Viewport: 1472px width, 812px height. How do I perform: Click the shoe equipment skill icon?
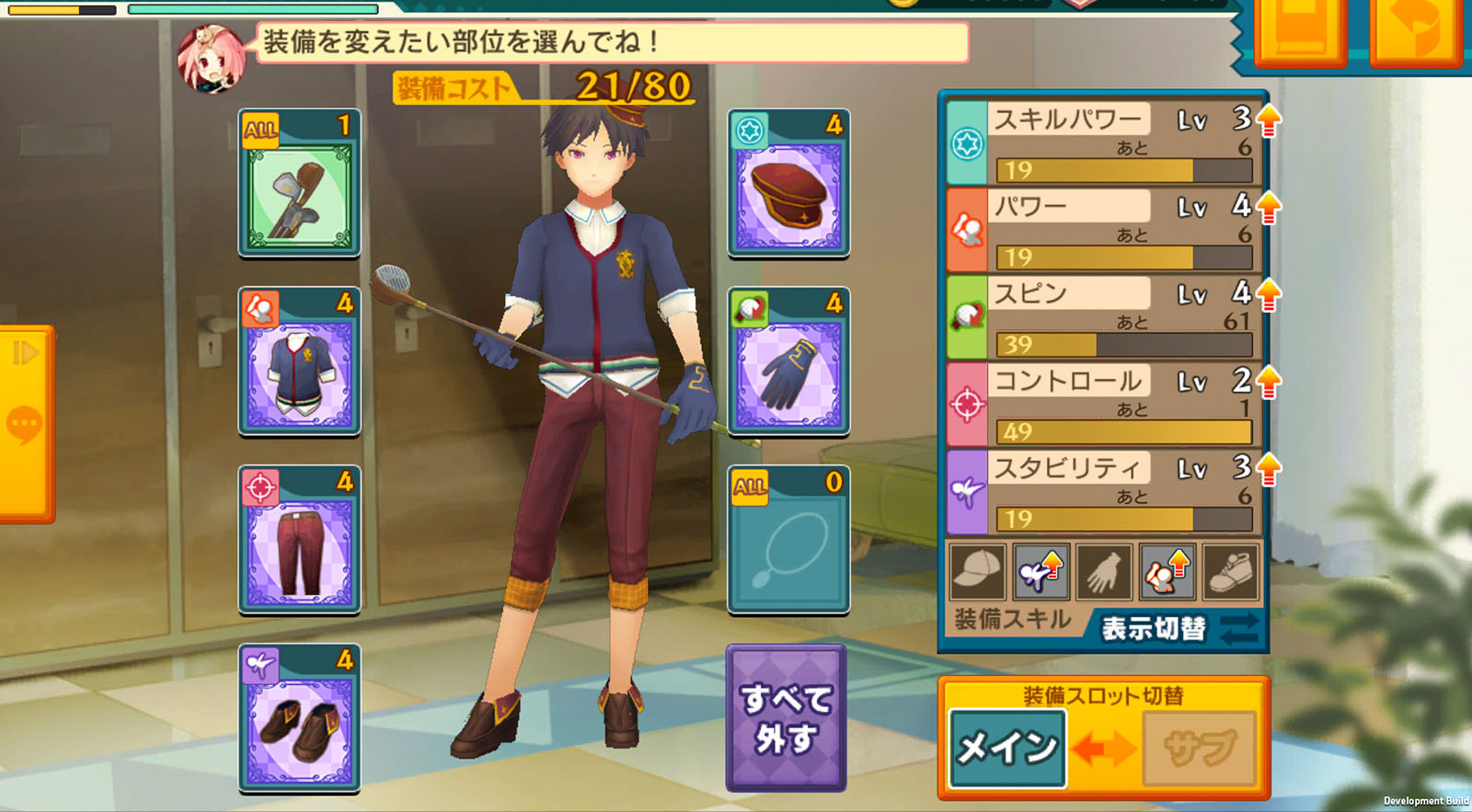tap(1230, 572)
